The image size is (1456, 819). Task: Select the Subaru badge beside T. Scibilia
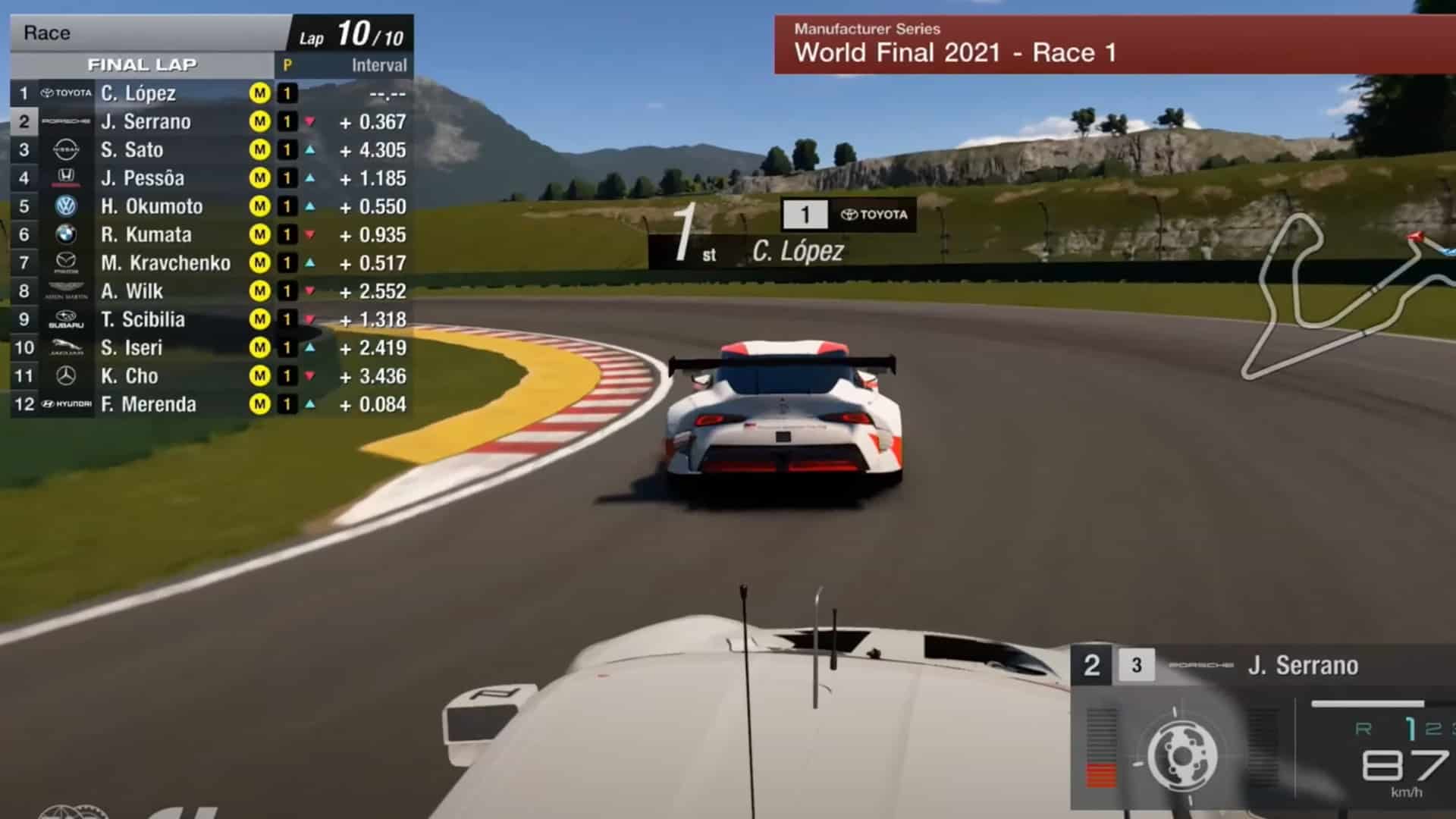[x=67, y=319]
